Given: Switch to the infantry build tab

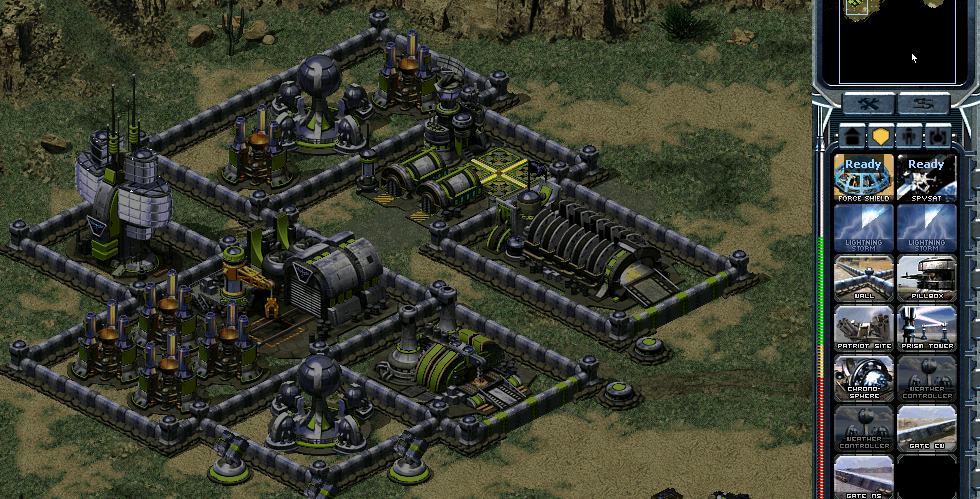Looking at the screenshot, I should click(x=910, y=136).
